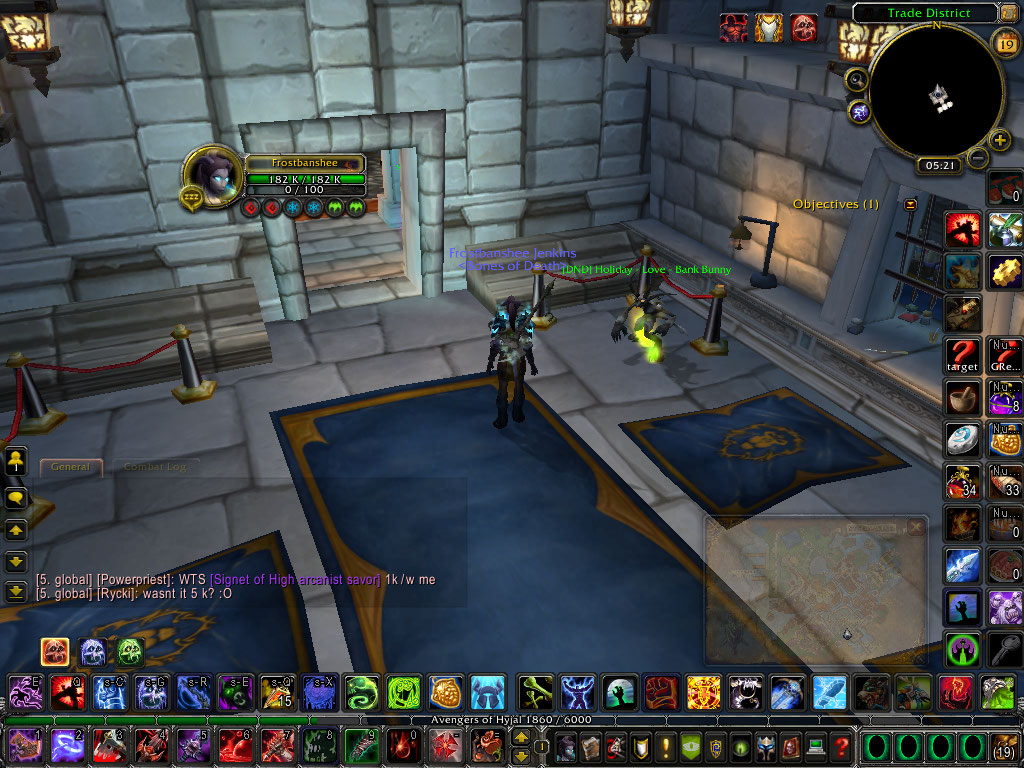Switch to the General chat tab

[70, 466]
